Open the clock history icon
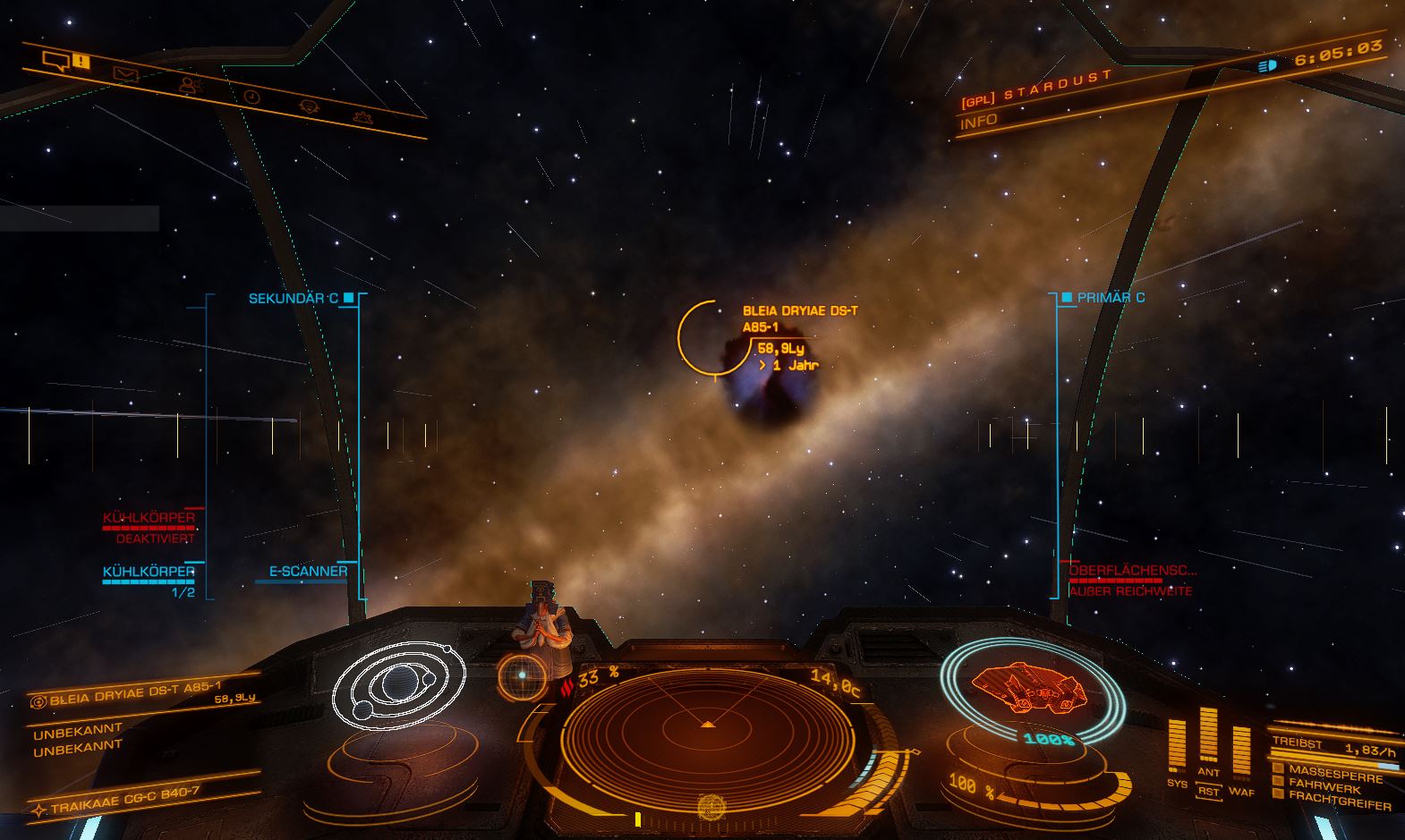The width and height of the screenshot is (1405, 840). click(x=251, y=96)
